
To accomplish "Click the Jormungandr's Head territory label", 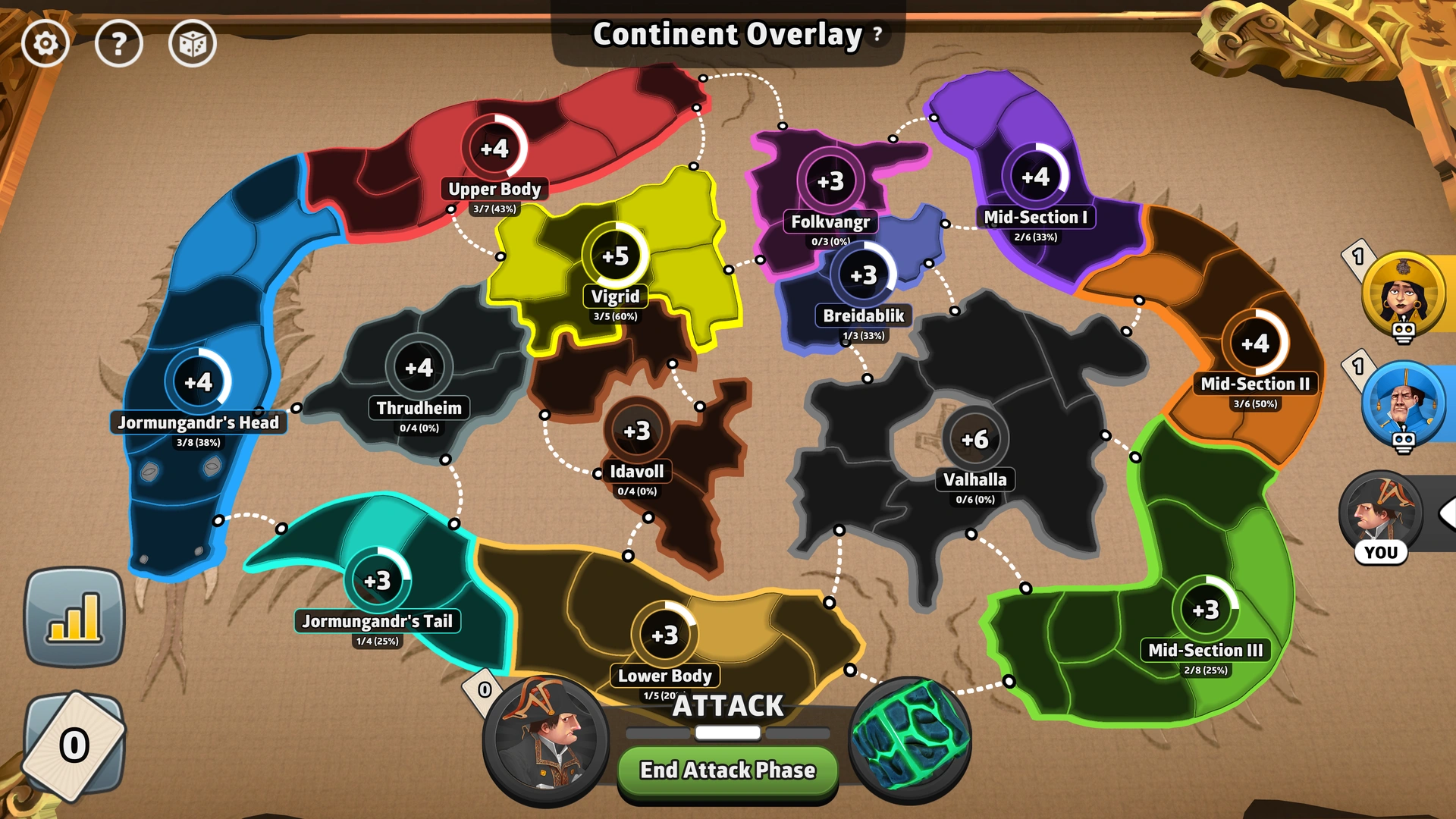I will pyautogui.click(x=199, y=423).
